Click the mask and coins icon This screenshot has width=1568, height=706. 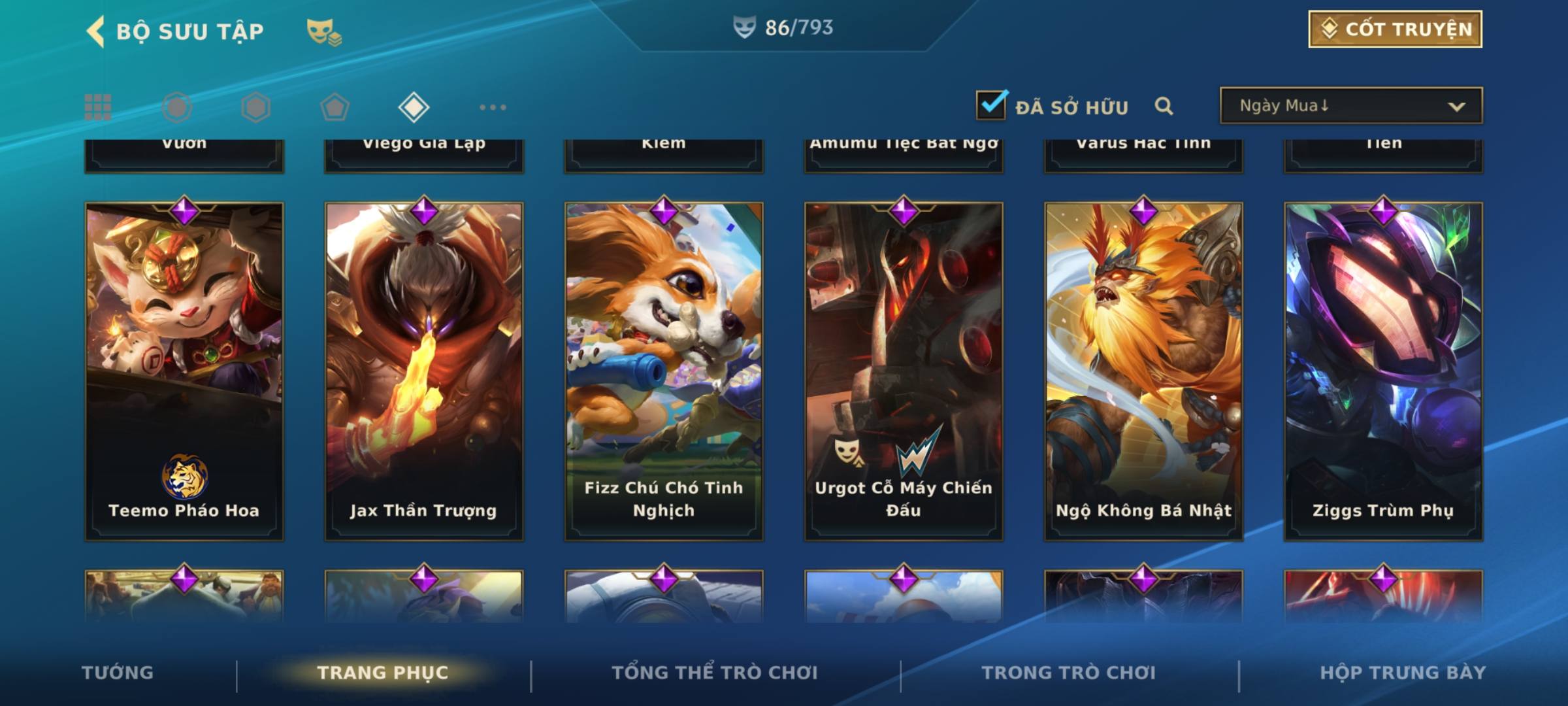[x=324, y=31]
